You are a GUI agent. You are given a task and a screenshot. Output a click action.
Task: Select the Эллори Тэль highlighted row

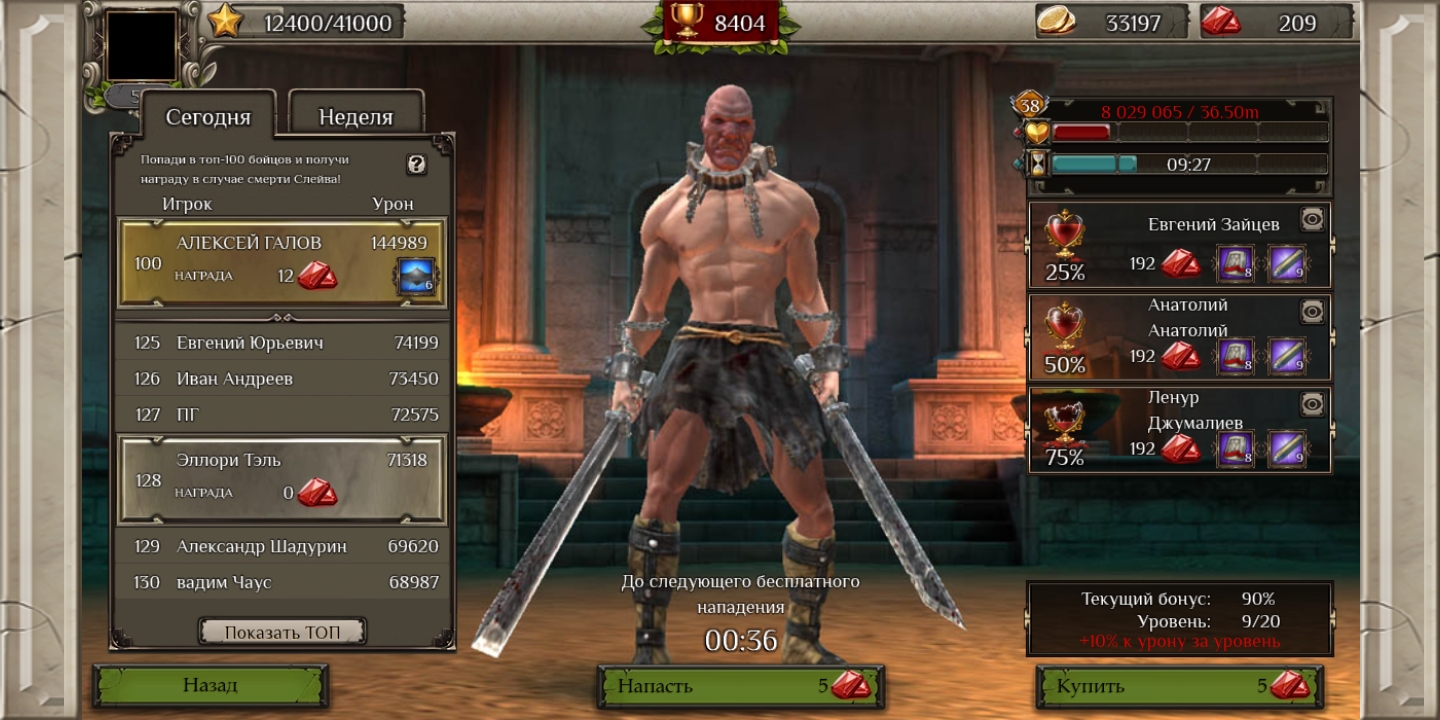tap(282, 478)
